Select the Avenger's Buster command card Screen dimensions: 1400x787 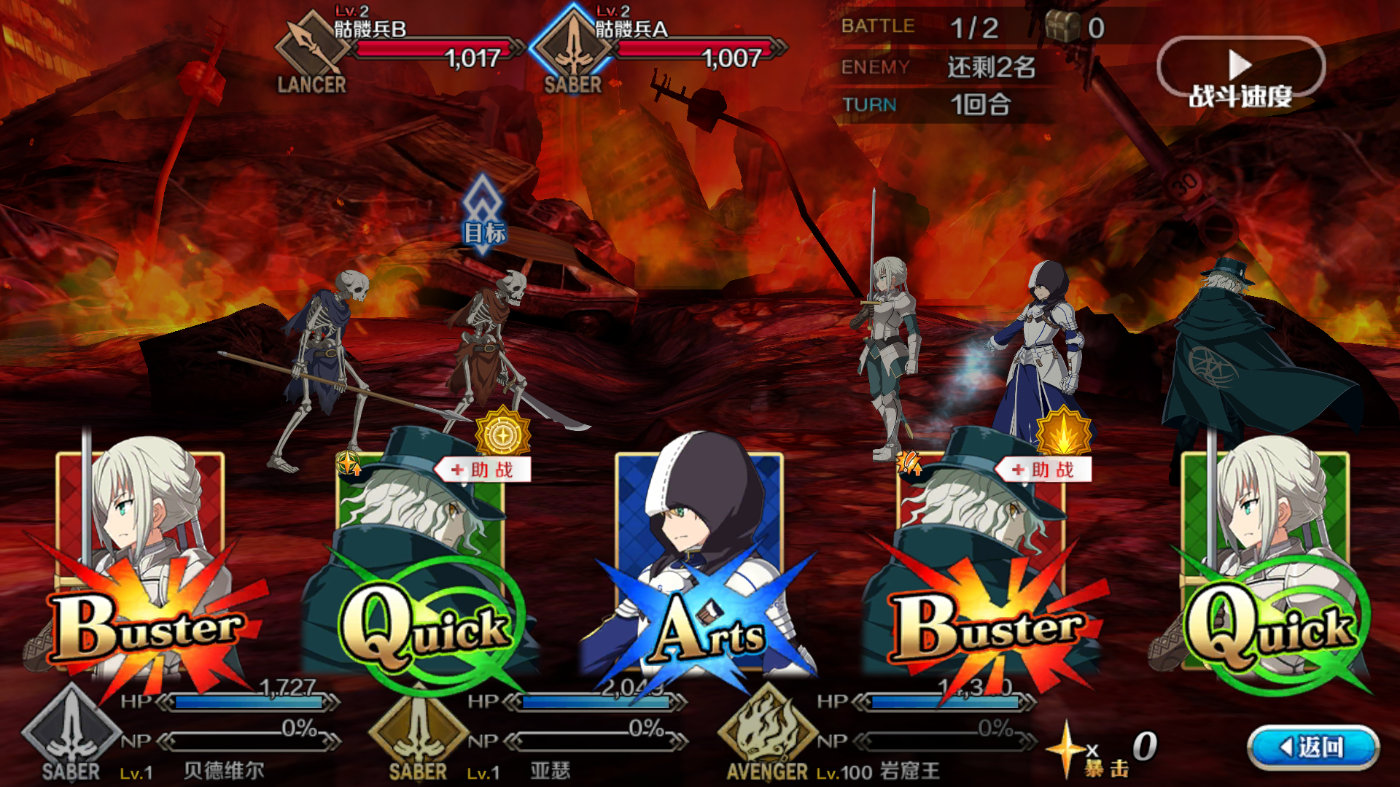pyautogui.click(x=980, y=570)
